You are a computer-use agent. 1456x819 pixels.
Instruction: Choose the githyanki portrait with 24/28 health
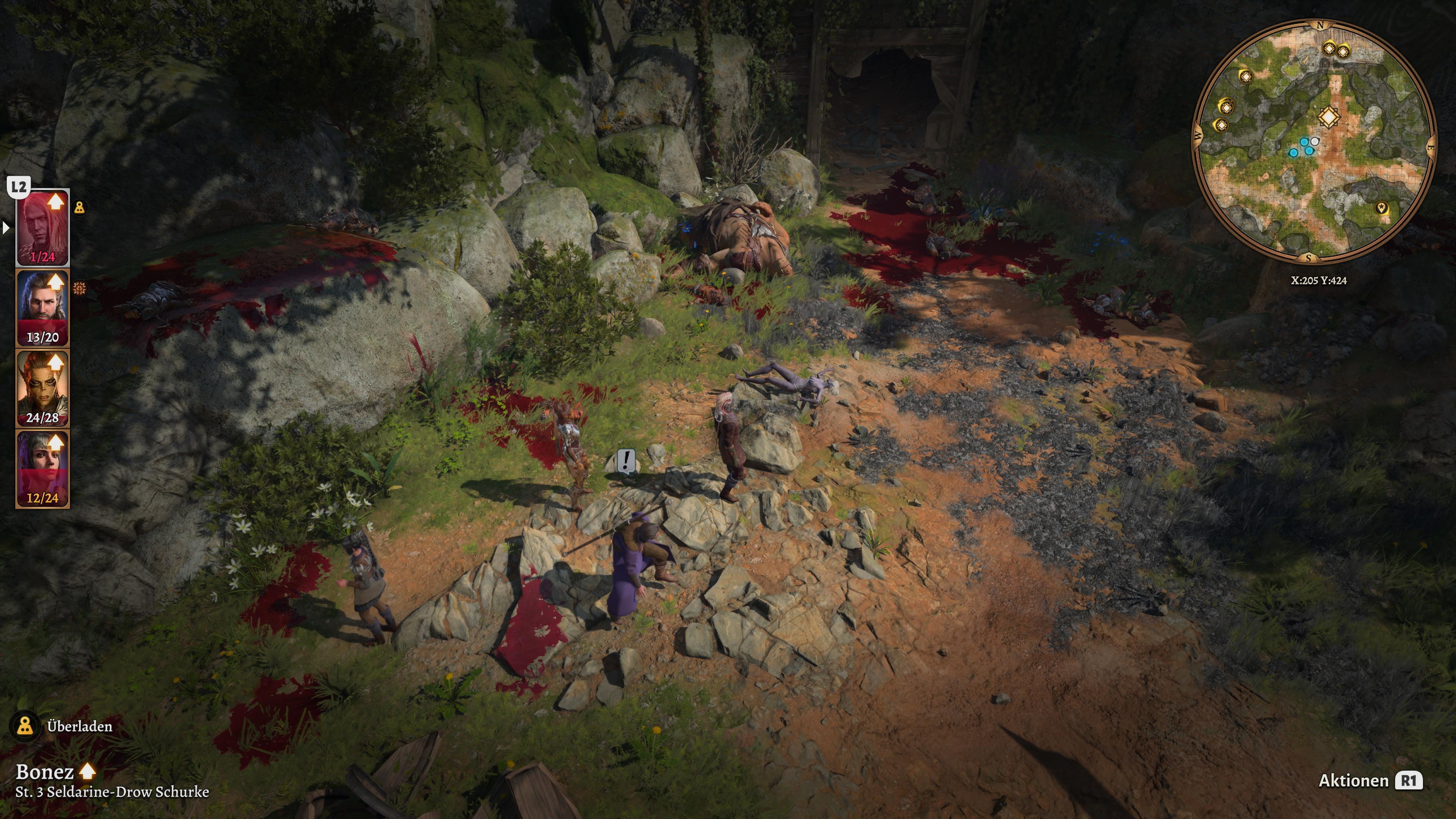(42, 388)
